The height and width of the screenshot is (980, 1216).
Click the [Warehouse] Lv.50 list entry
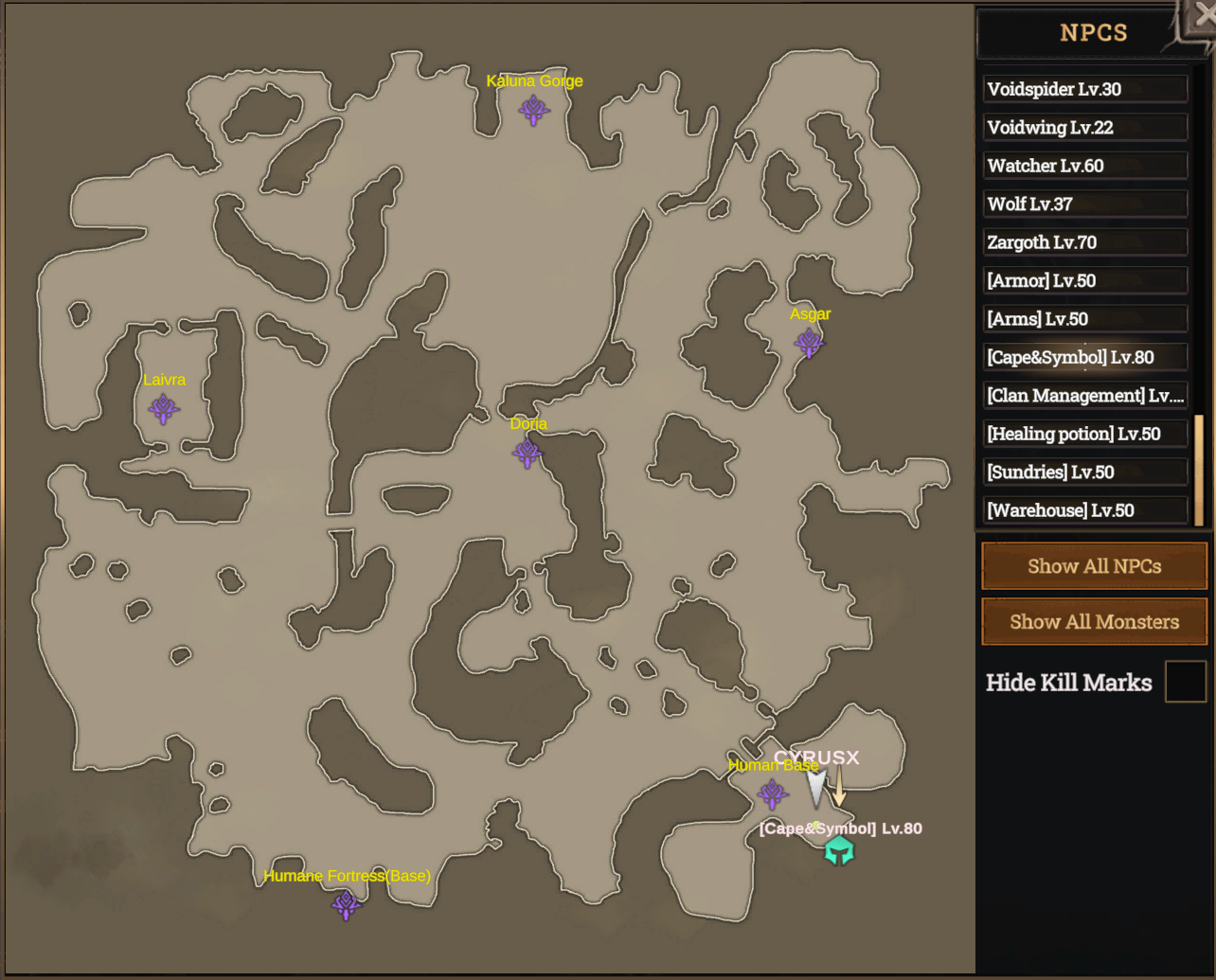point(1085,509)
